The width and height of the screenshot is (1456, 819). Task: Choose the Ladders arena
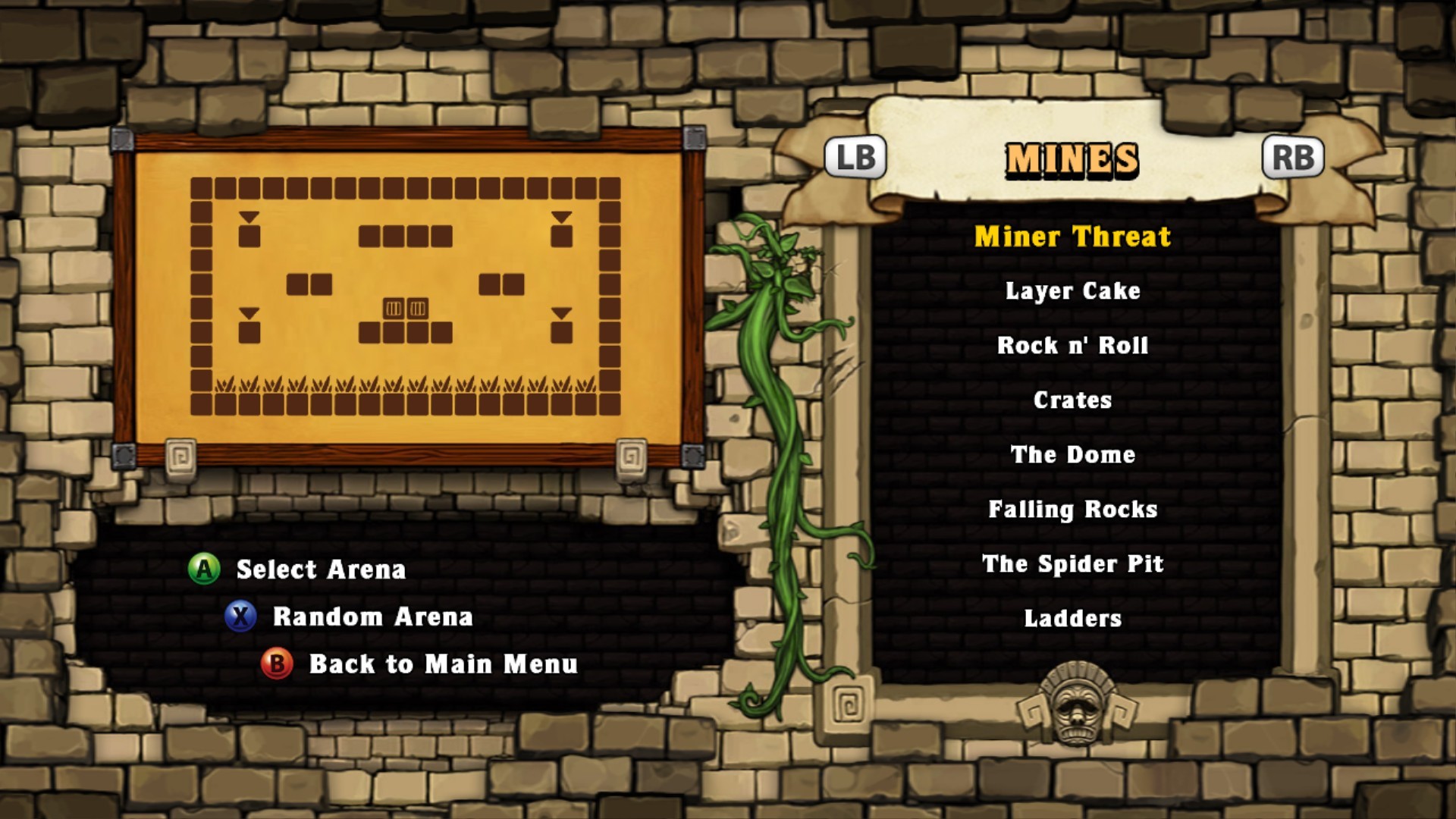coord(1072,619)
